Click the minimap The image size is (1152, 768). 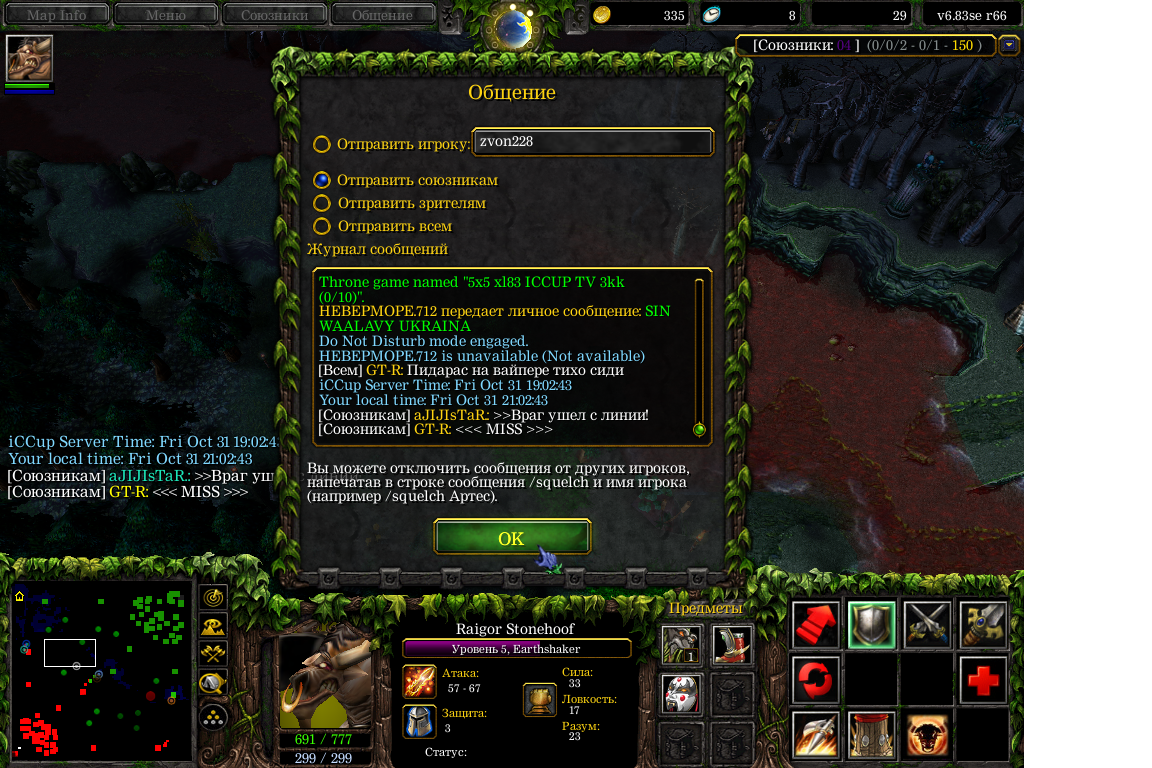(x=101, y=668)
